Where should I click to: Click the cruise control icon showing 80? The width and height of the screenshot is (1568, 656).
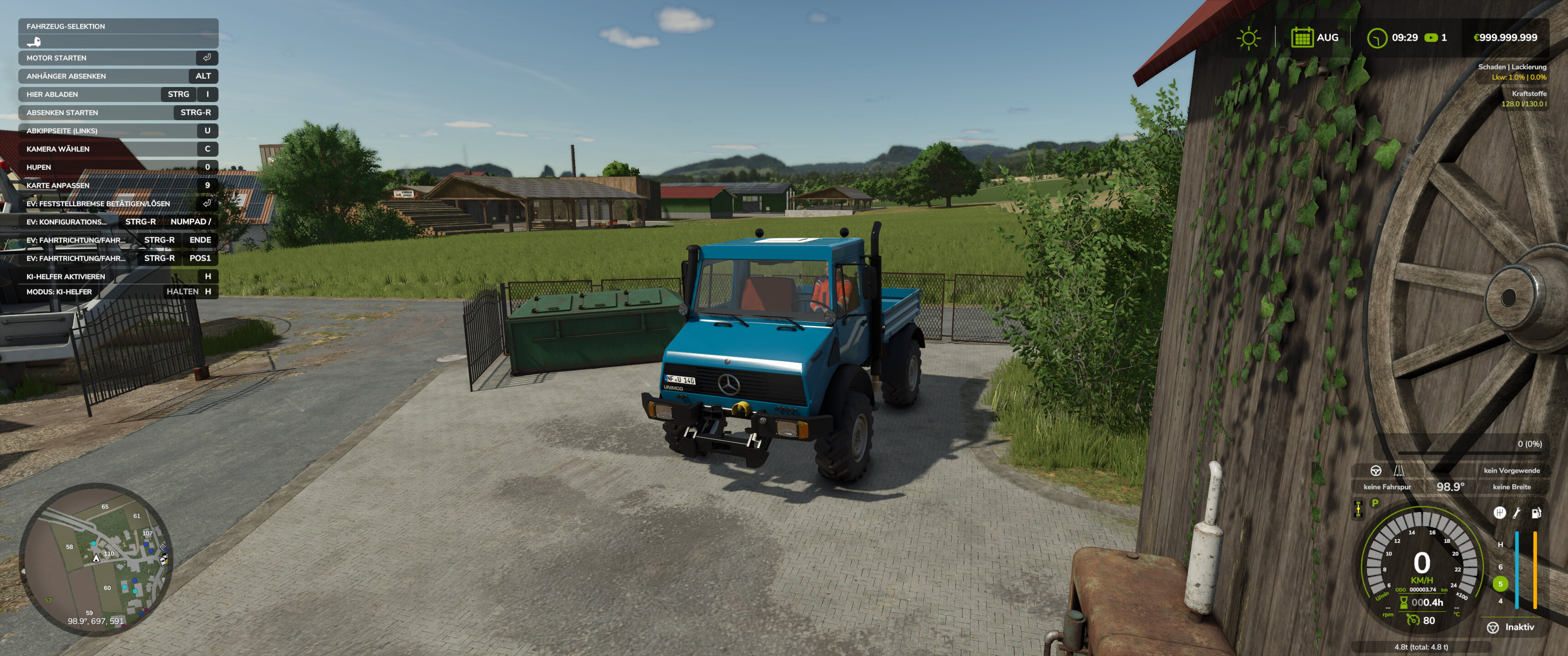click(x=1413, y=621)
